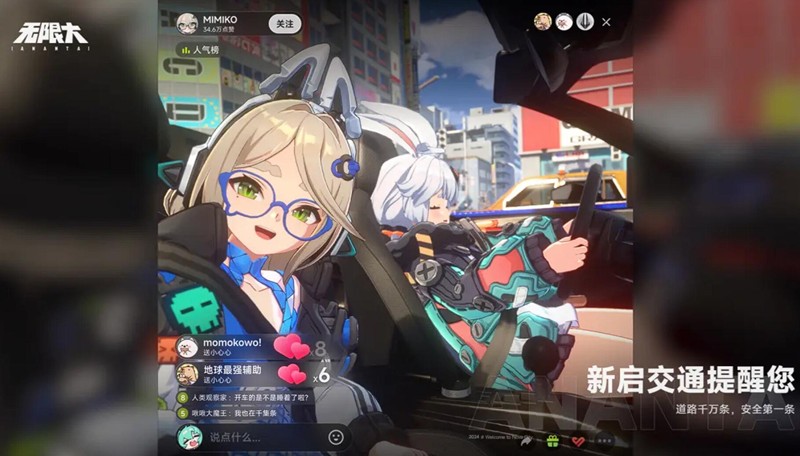
Task: Open MIMIKO's streamer profile avatar
Action: click(187, 23)
